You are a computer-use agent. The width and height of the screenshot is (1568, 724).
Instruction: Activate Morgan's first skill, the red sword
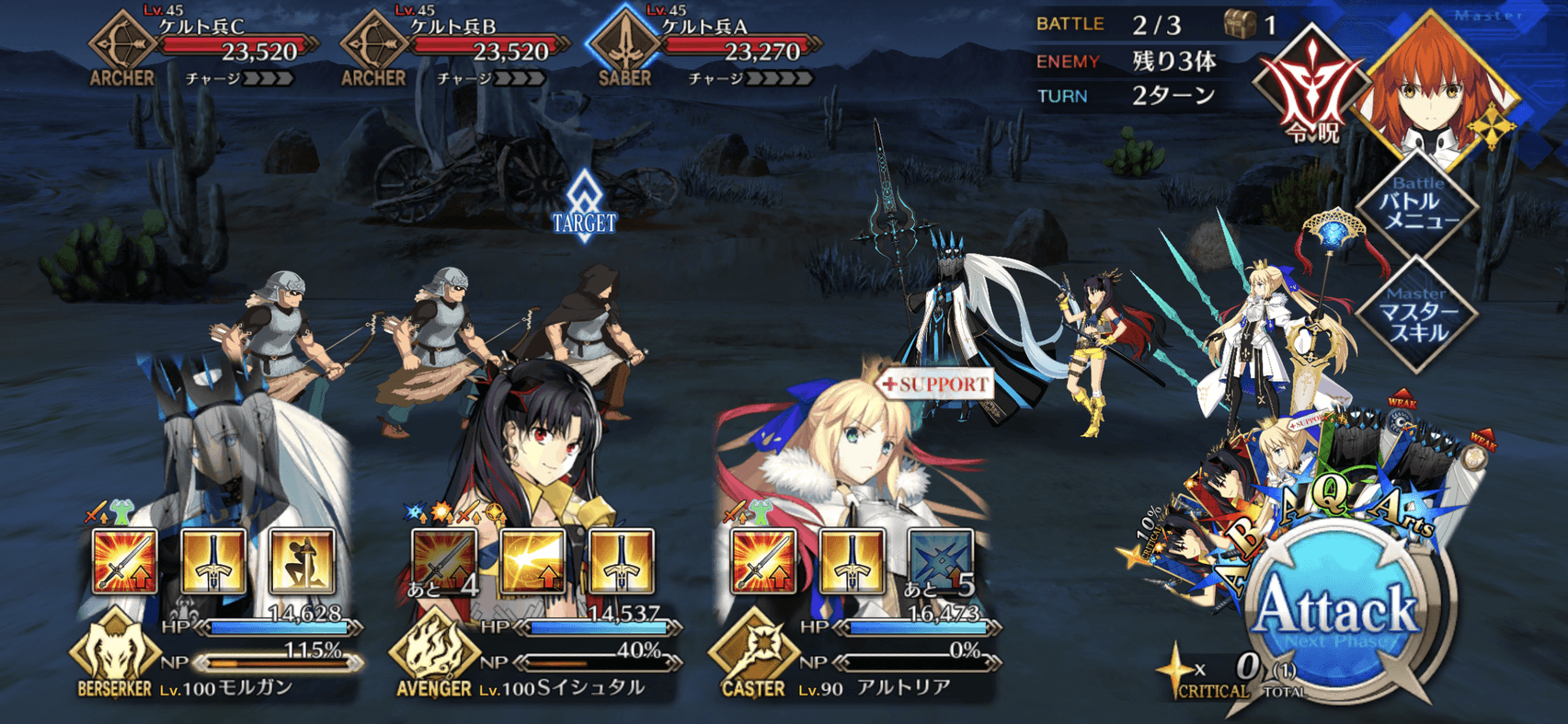125,560
